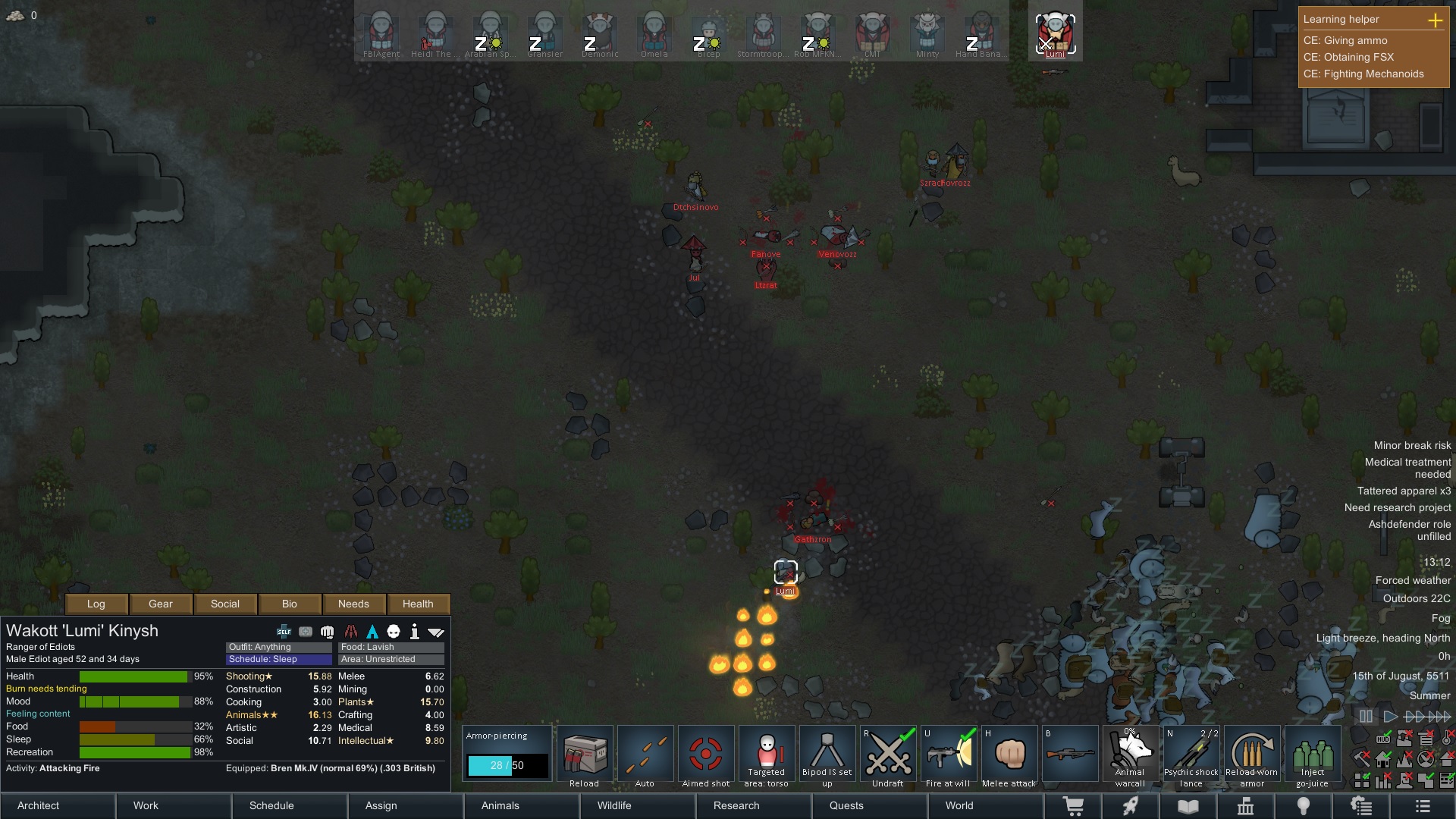Click the Melee attack command icon
The height and width of the screenshot is (819, 1456).
click(1009, 753)
